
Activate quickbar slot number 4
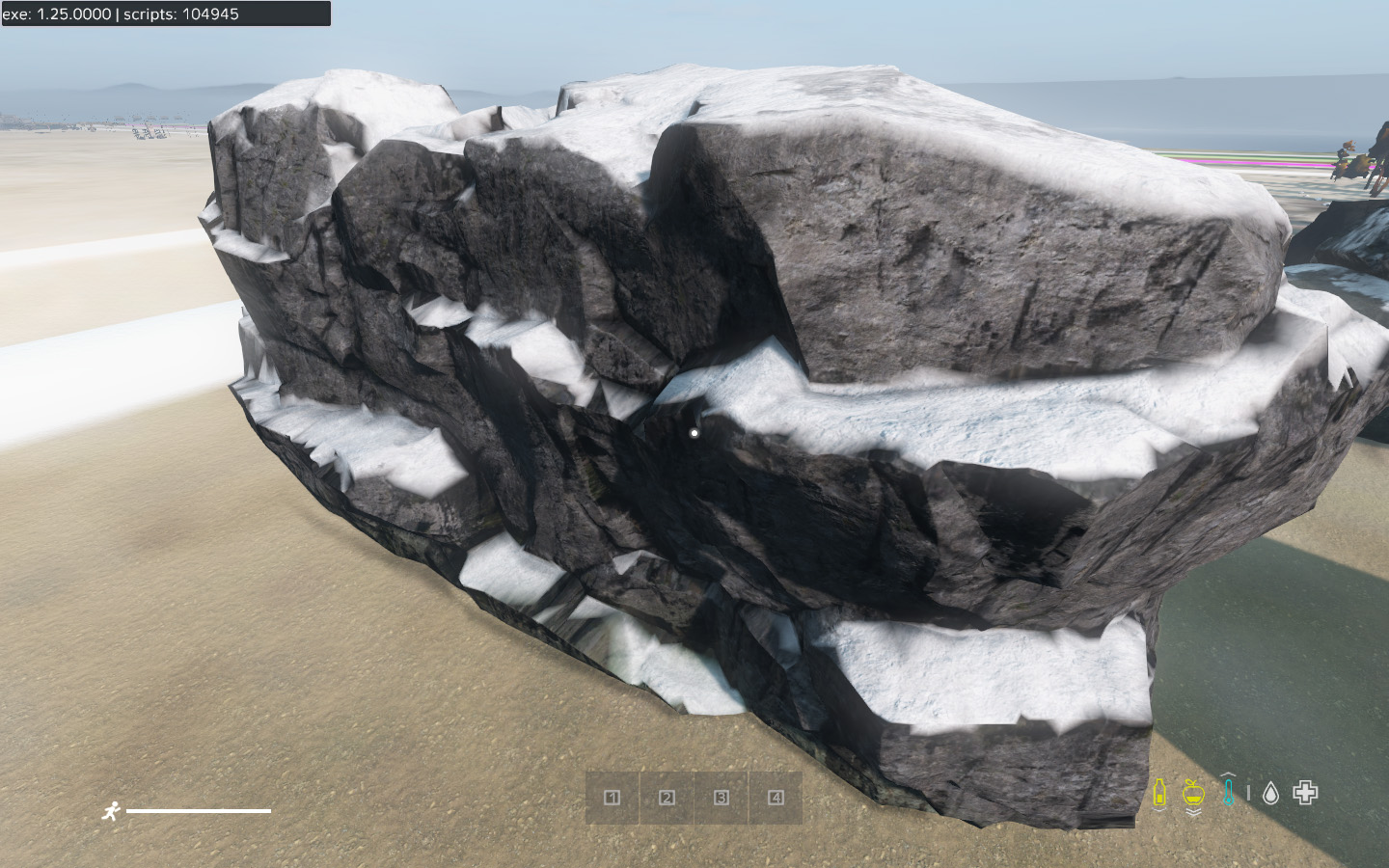pos(776,798)
